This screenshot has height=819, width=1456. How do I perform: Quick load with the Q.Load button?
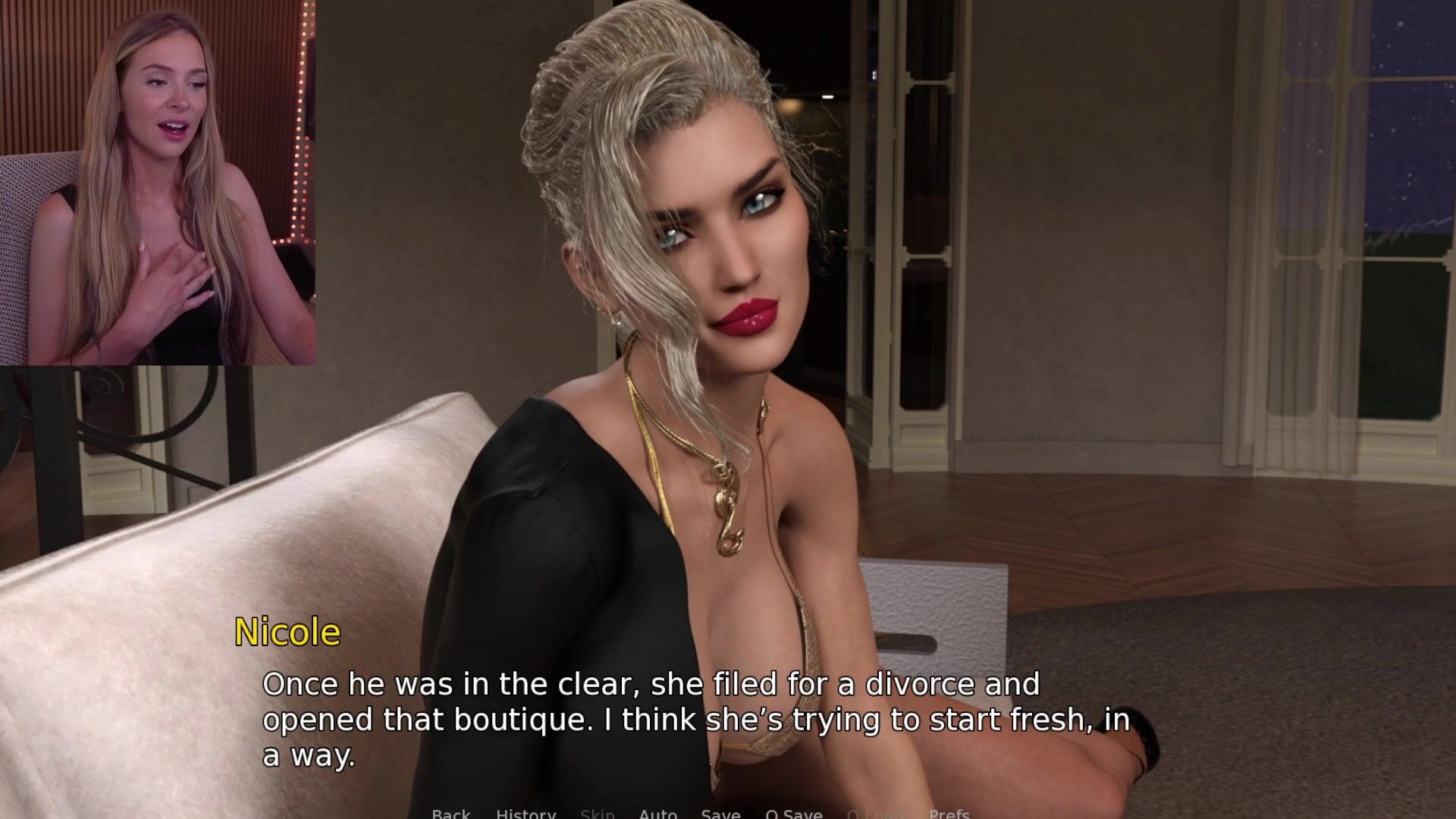(875, 814)
